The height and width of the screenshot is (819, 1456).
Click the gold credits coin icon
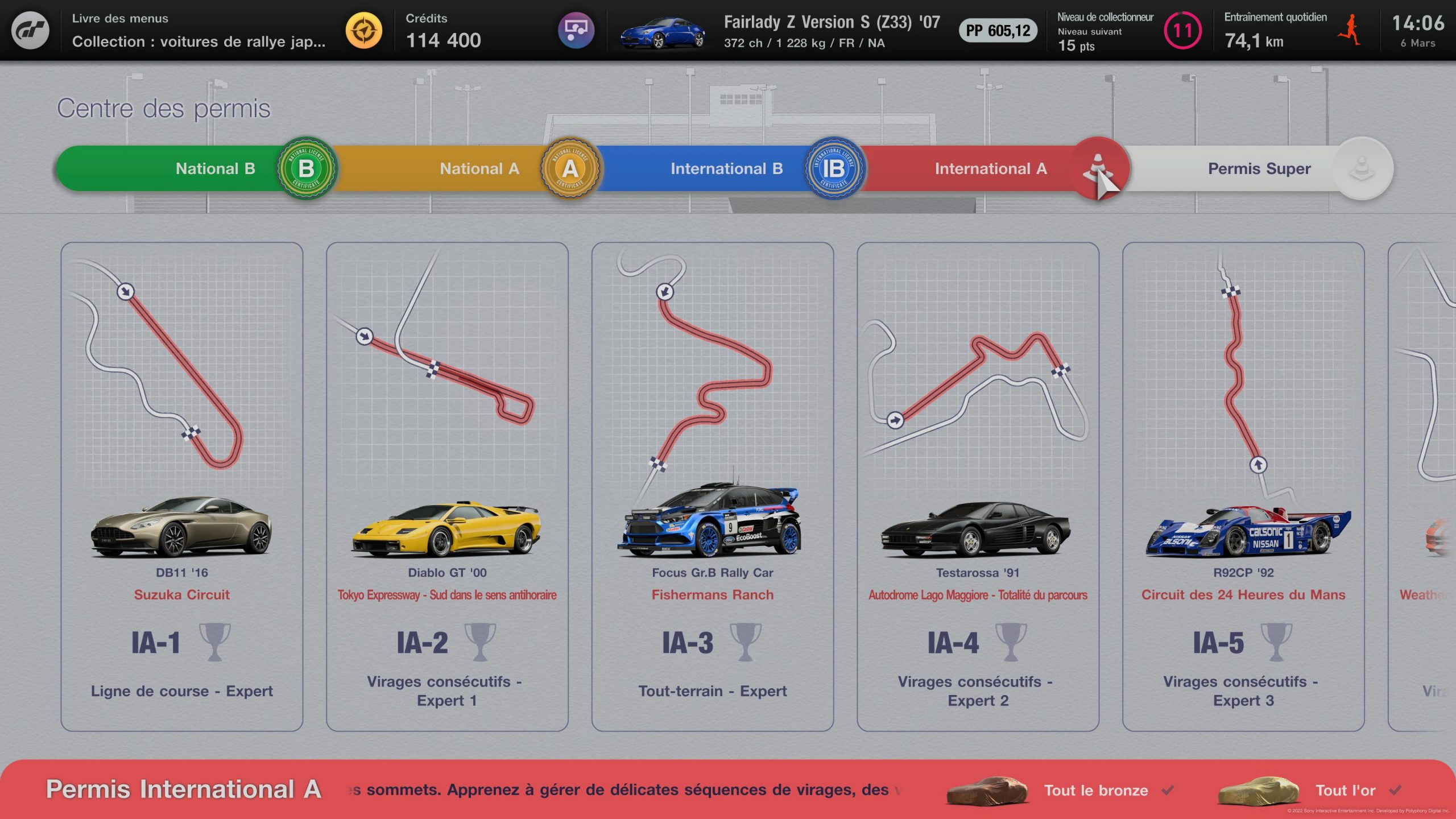(x=364, y=30)
